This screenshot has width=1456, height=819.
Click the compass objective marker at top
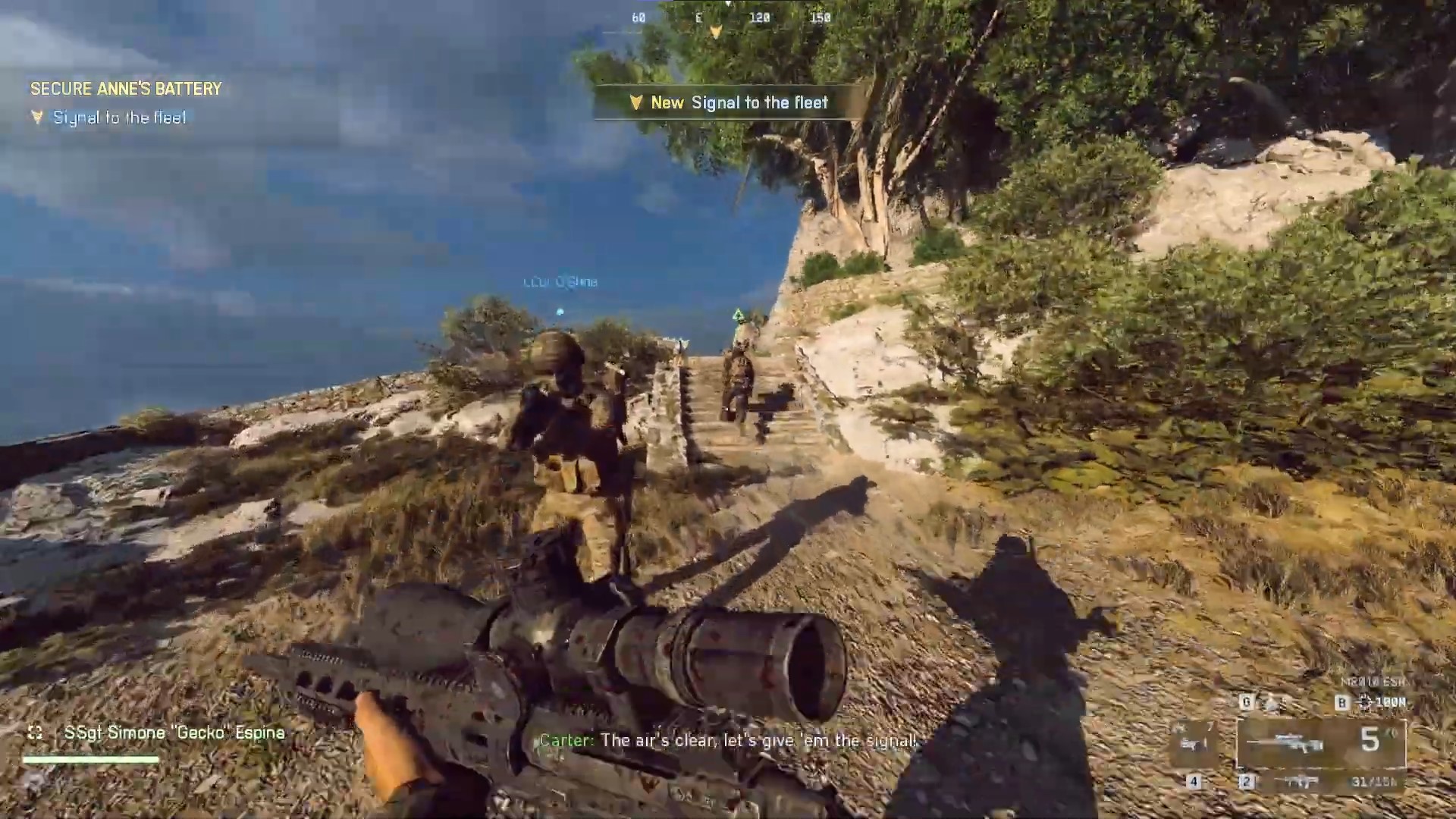[x=715, y=32]
